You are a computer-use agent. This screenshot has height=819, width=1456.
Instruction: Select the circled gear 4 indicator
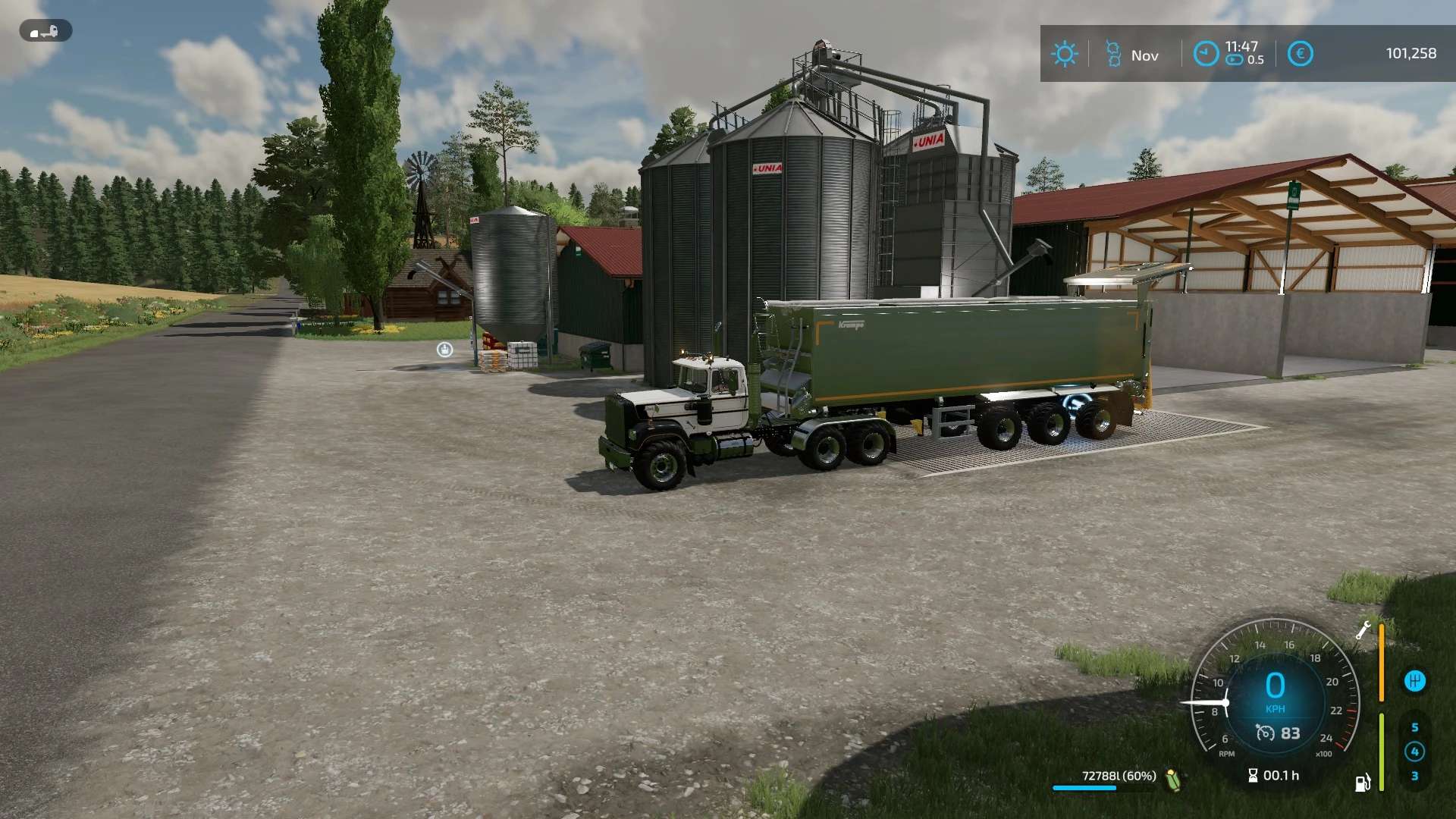coord(1414,752)
